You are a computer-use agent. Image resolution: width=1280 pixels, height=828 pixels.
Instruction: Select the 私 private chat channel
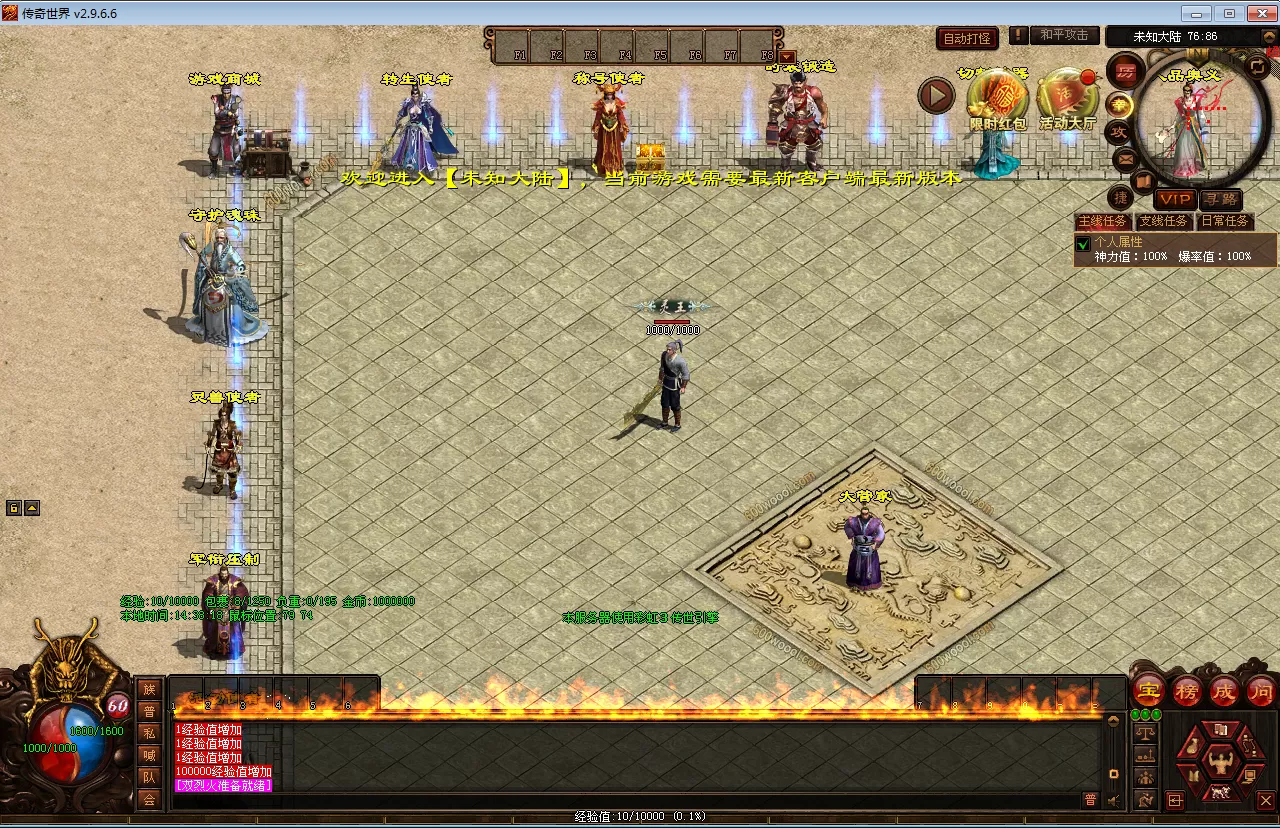coord(149,733)
